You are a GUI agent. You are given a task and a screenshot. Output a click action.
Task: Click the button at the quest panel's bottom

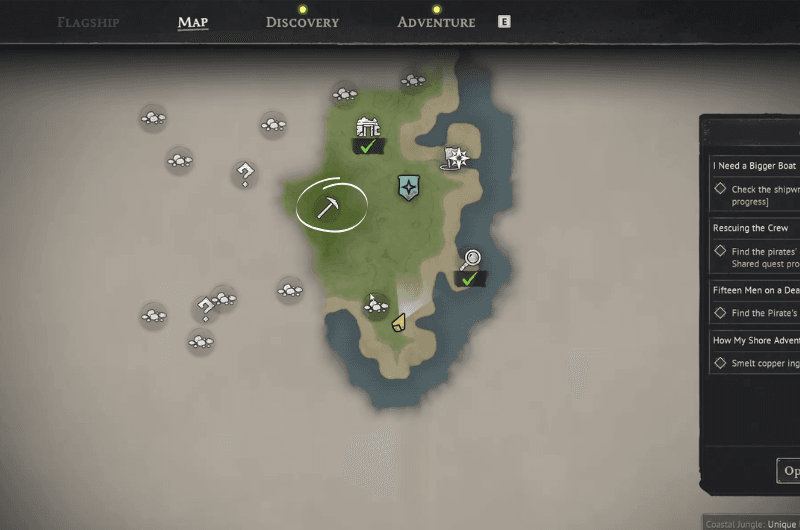point(789,470)
